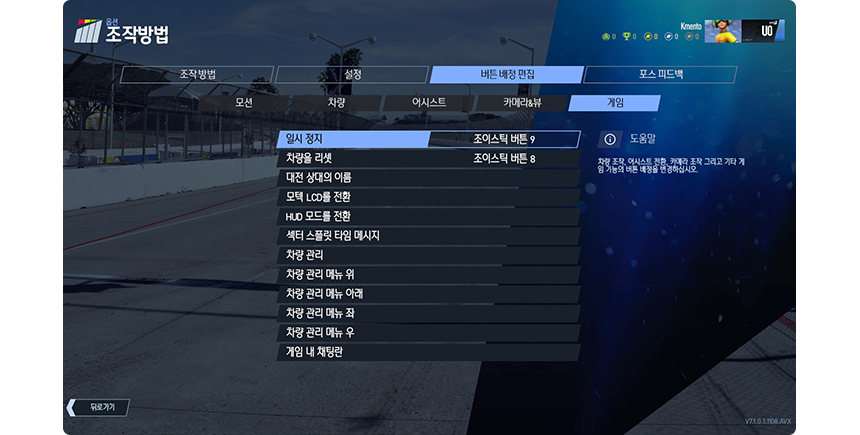Select the 버튼 배정 편집 tab
Viewport: 860px width, 435px height.
(x=506, y=75)
